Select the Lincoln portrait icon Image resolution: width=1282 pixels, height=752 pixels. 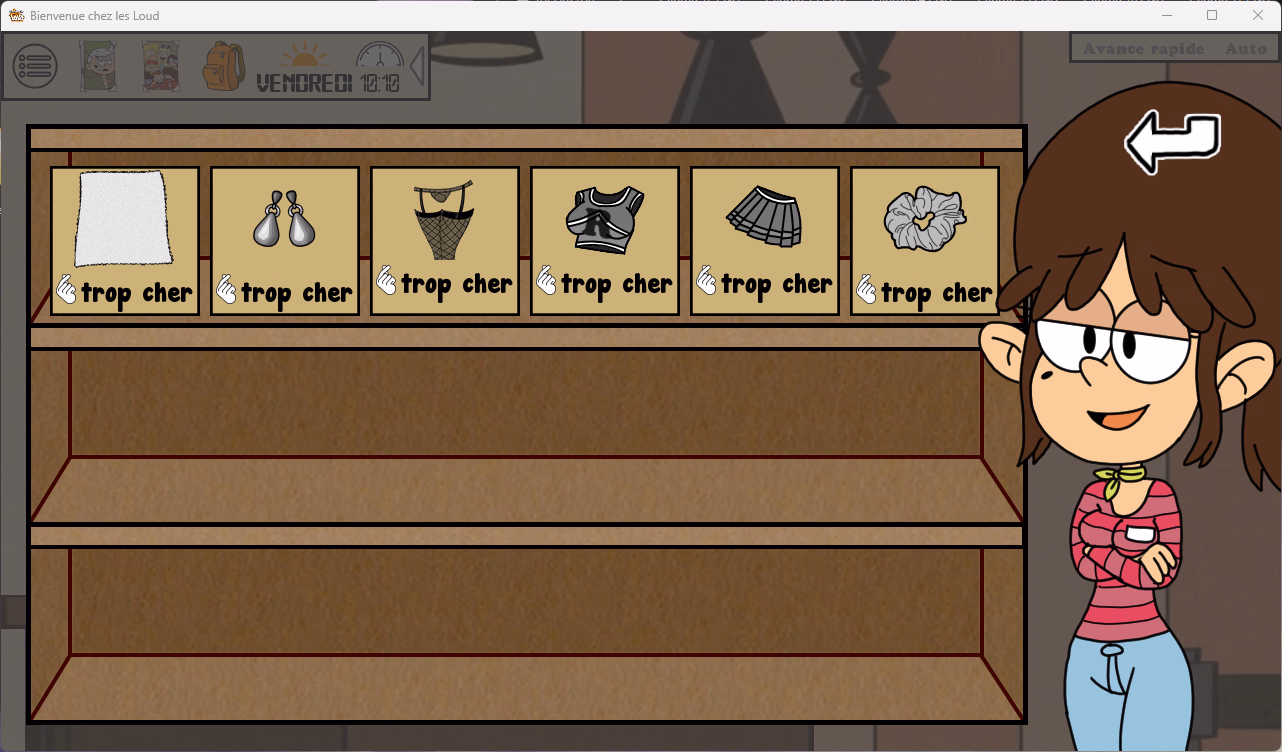[x=98, y=65]
